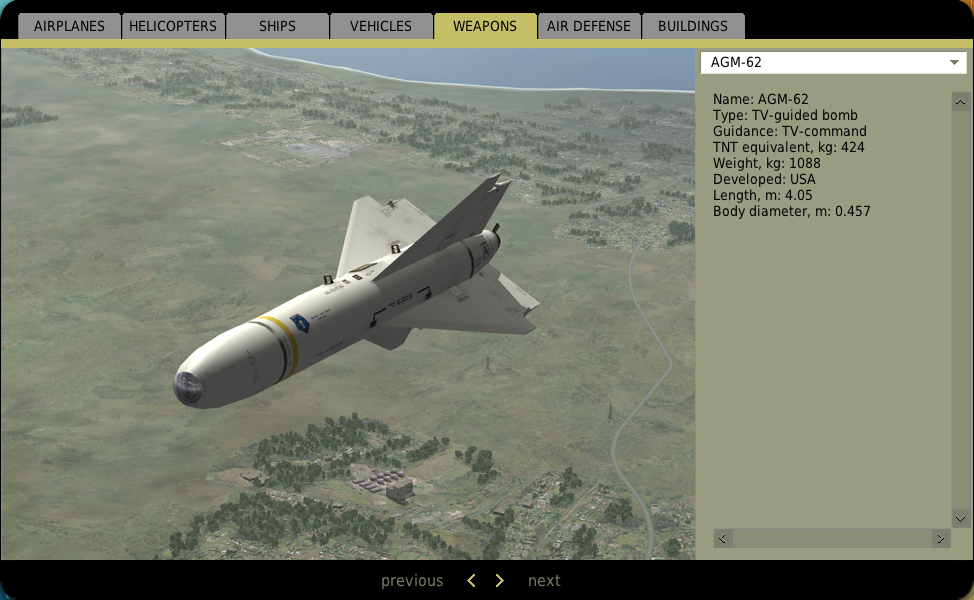Click the description panel's scroll-down arrow

pos(960,518)
